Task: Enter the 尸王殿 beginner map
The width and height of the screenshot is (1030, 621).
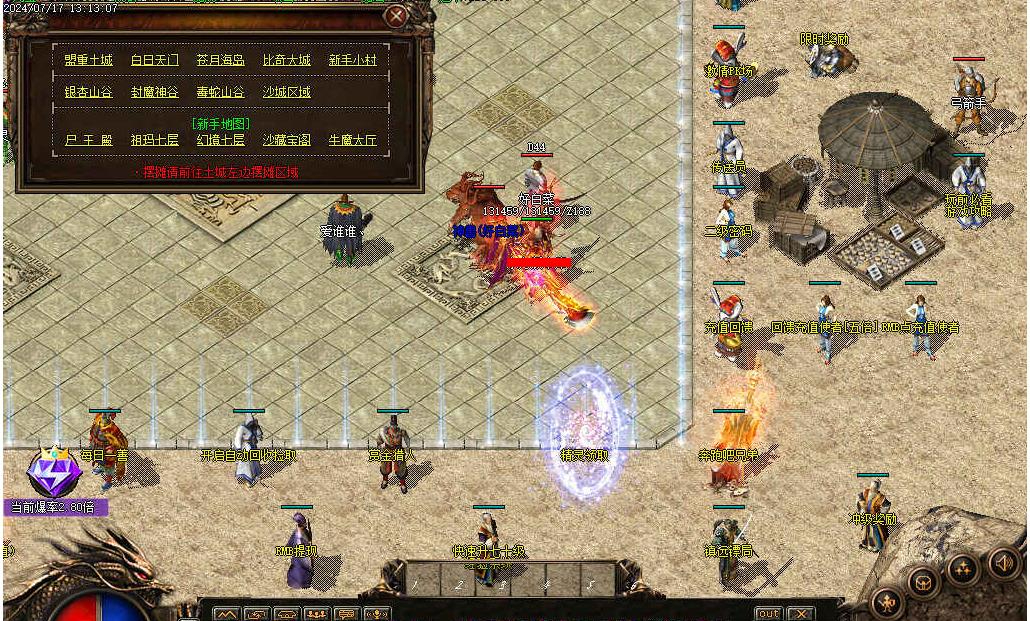Action: point(89,140)
